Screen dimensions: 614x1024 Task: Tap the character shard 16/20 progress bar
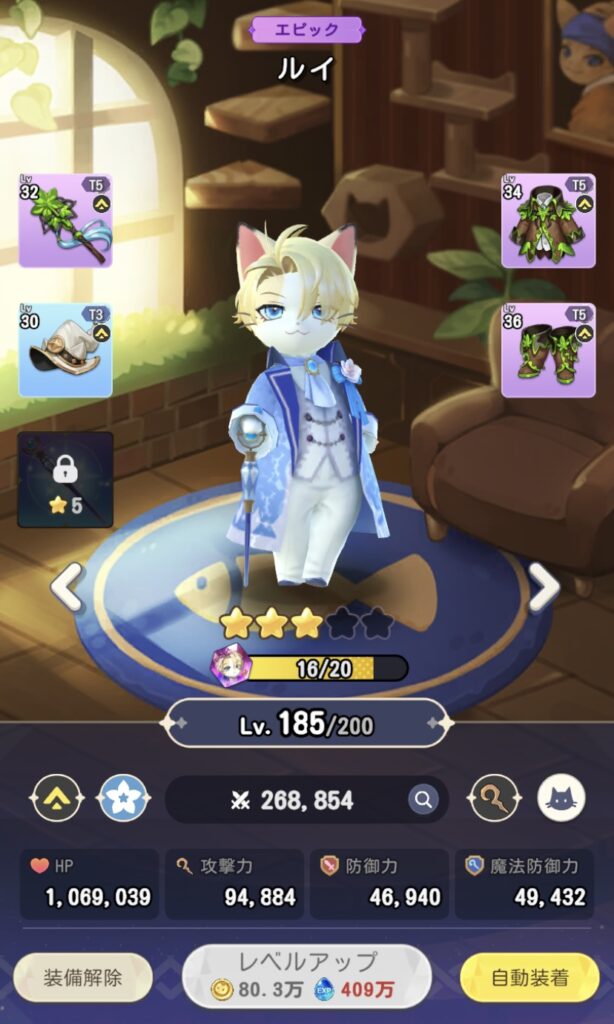(x=323, y=668)
